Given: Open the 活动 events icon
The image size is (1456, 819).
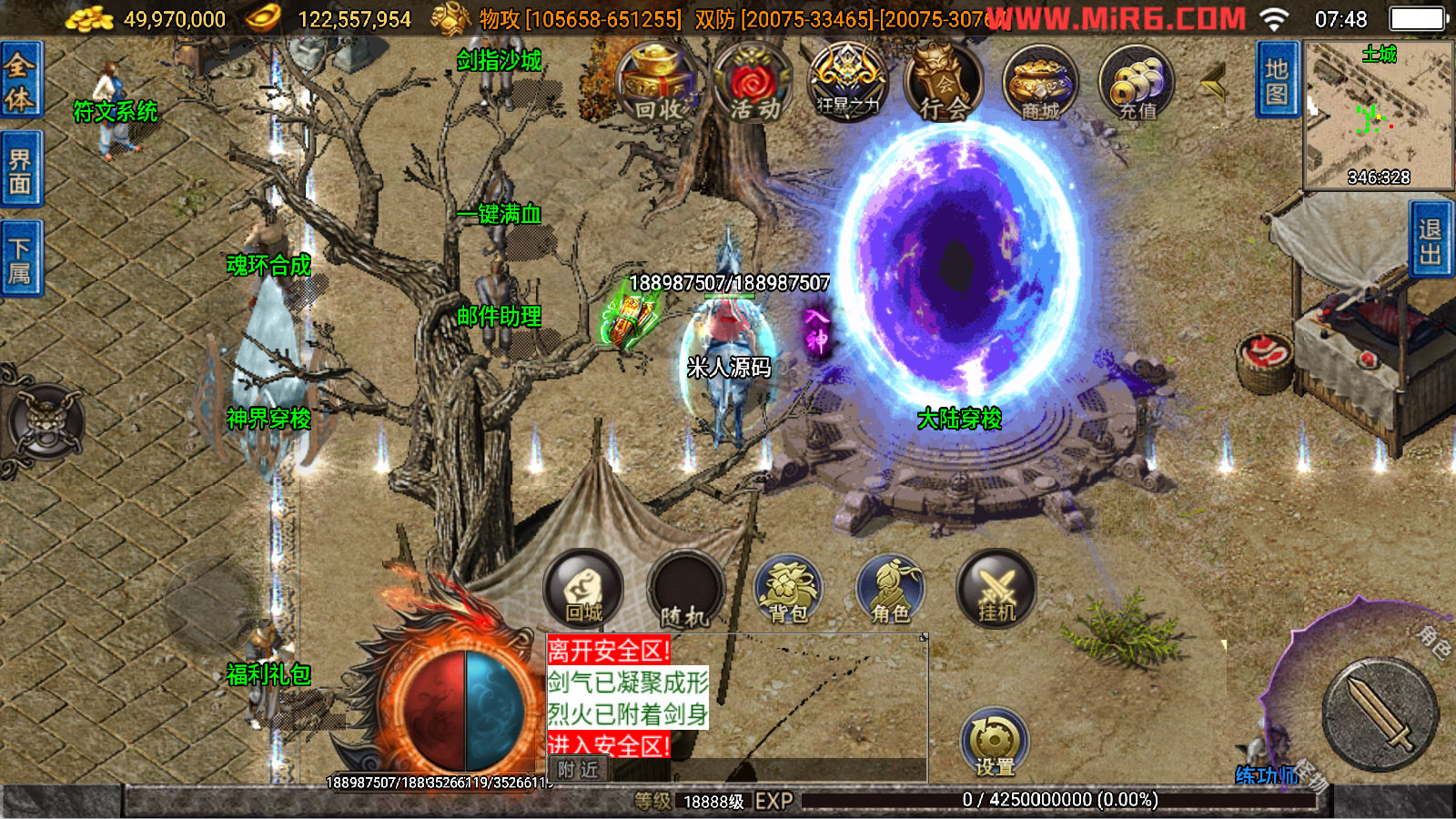Looking at the screenshot, I should 753,84.
